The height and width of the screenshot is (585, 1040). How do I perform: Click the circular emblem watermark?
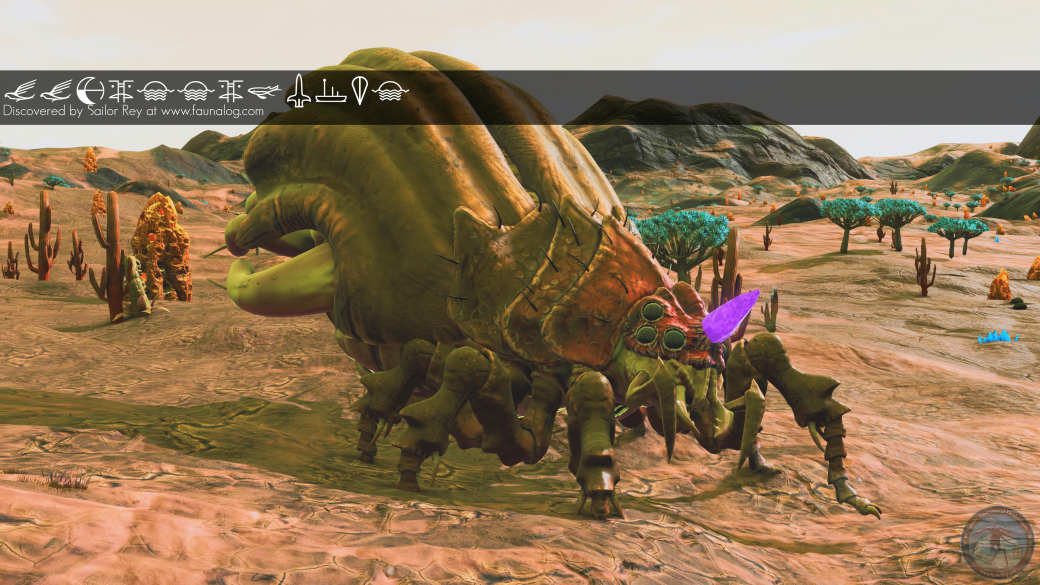click(997, 542)
